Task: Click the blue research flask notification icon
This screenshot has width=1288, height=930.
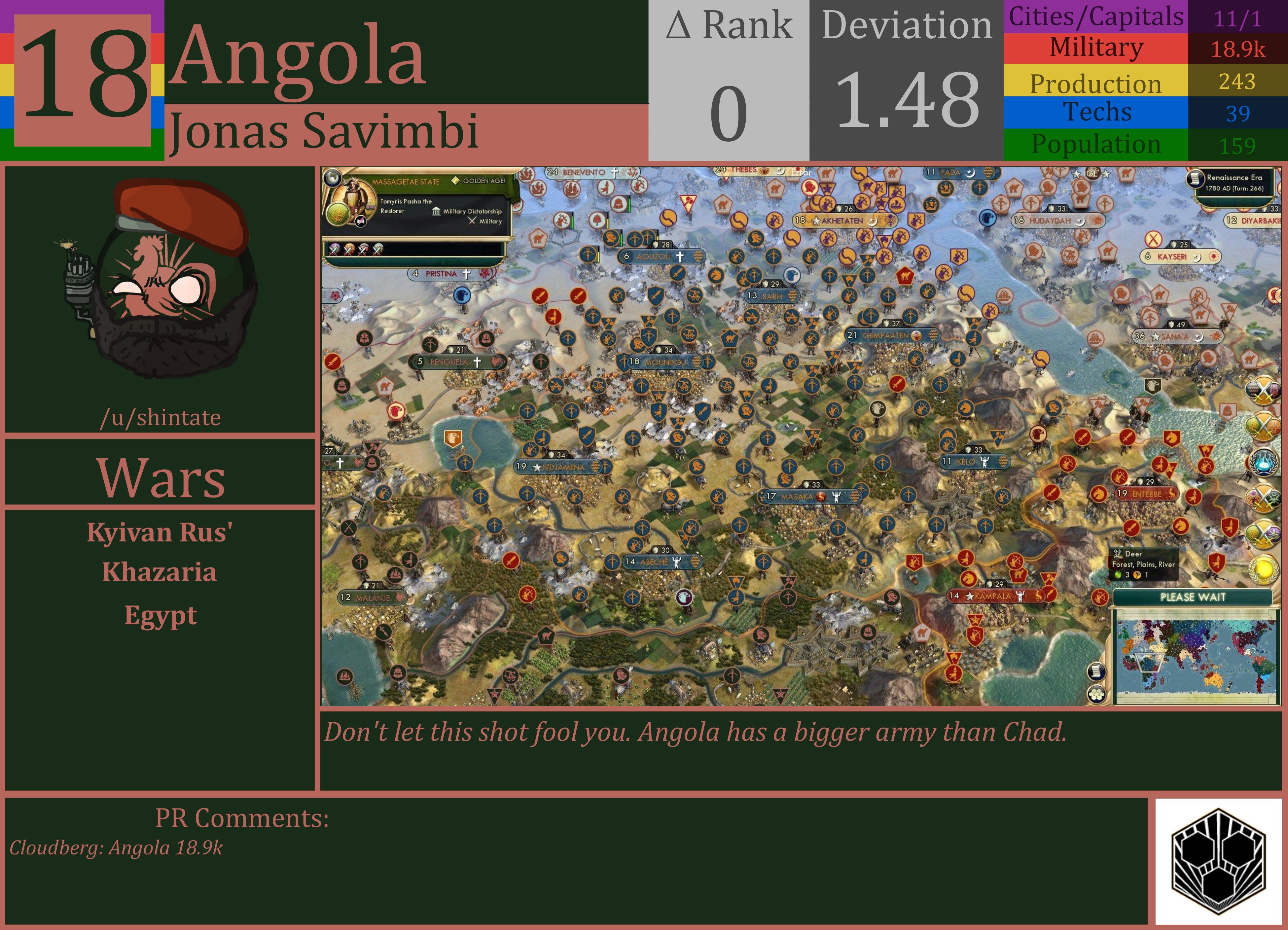Action: click(x=1263, y=461)
